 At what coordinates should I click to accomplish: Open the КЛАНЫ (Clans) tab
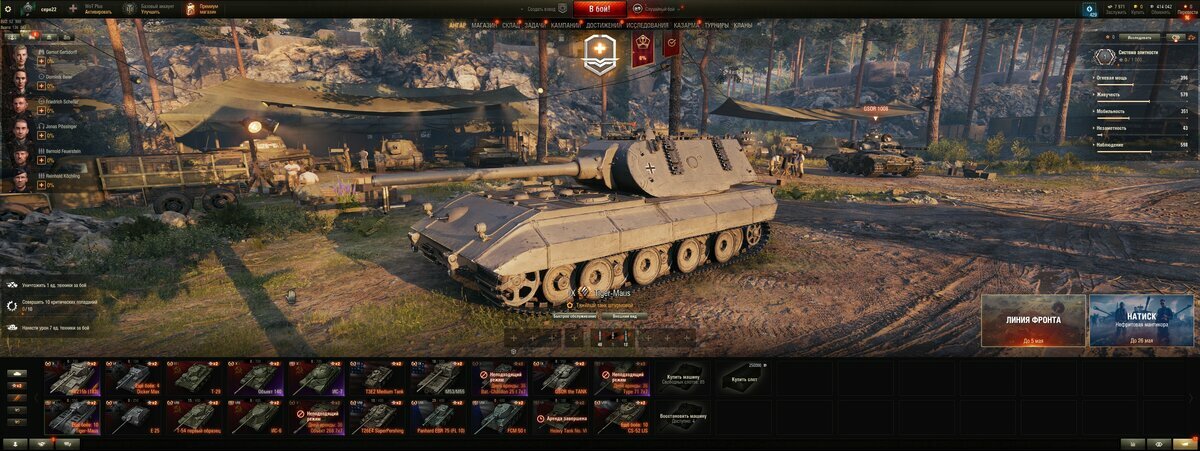743,24
